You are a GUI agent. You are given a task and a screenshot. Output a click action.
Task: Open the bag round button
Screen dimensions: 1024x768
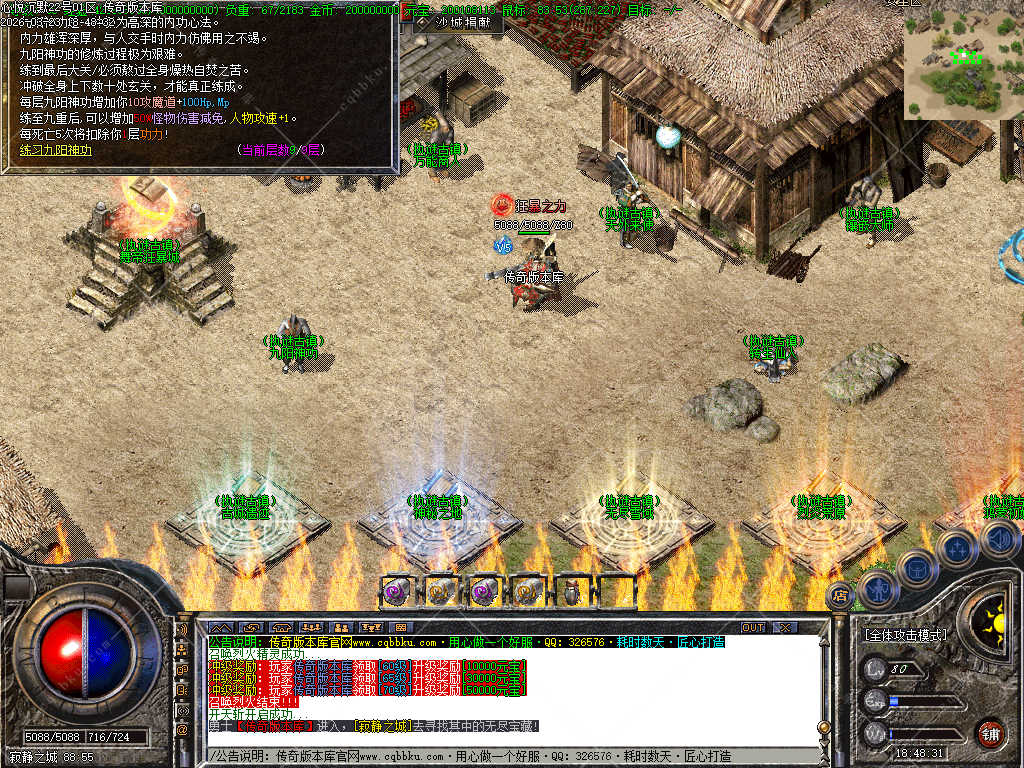[x=916, y=567]
